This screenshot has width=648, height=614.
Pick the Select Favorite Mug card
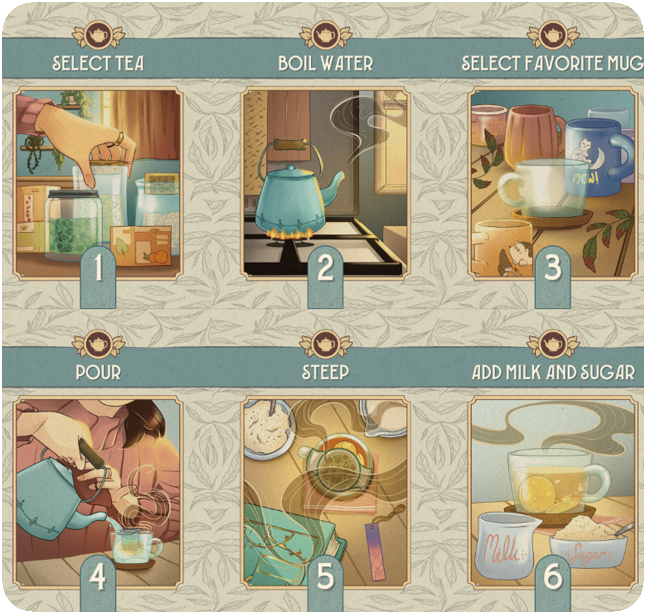coord(552,183)
